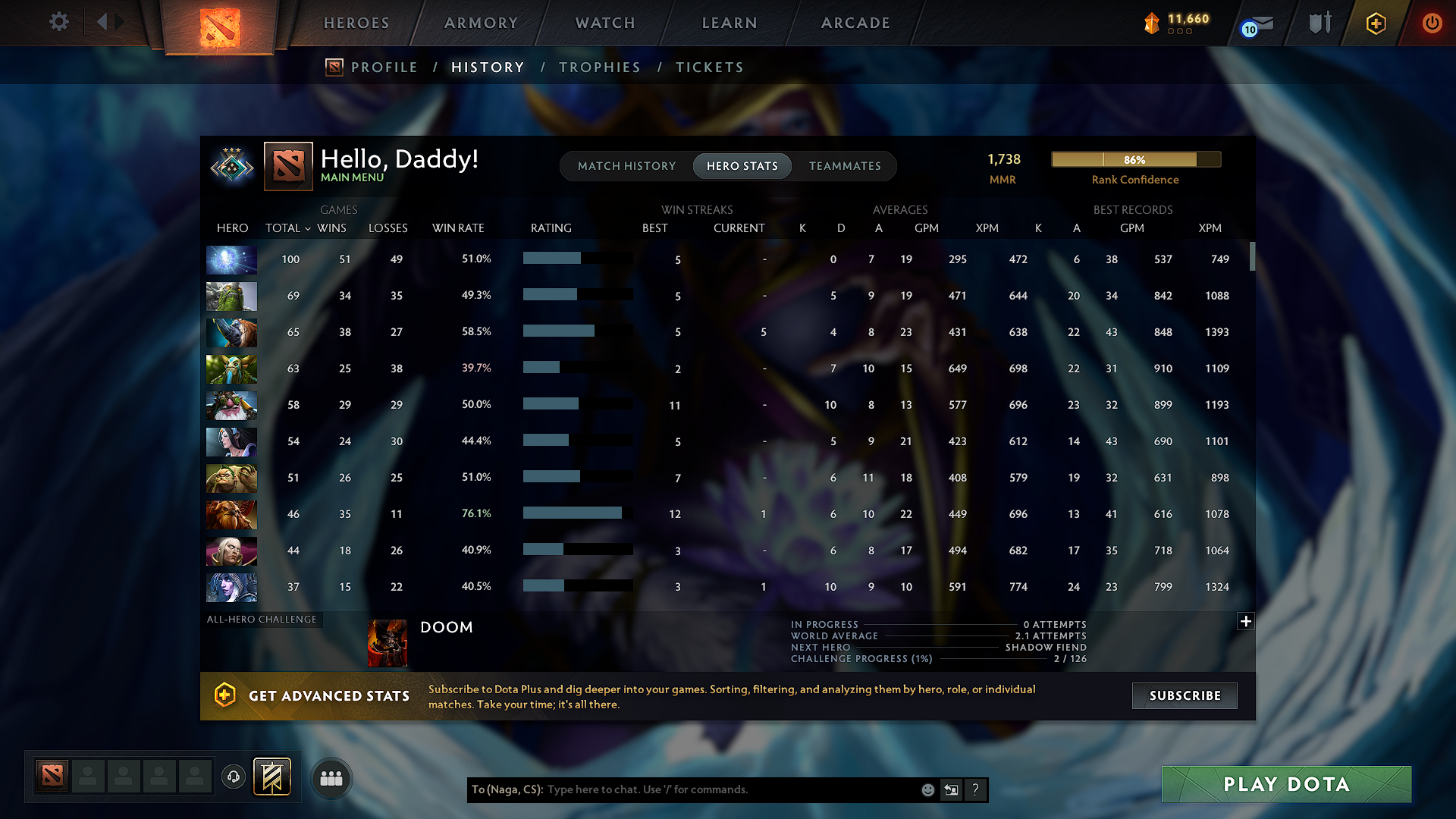
Task: Open the guild banner icon
Action: click(x=273, y=776)
